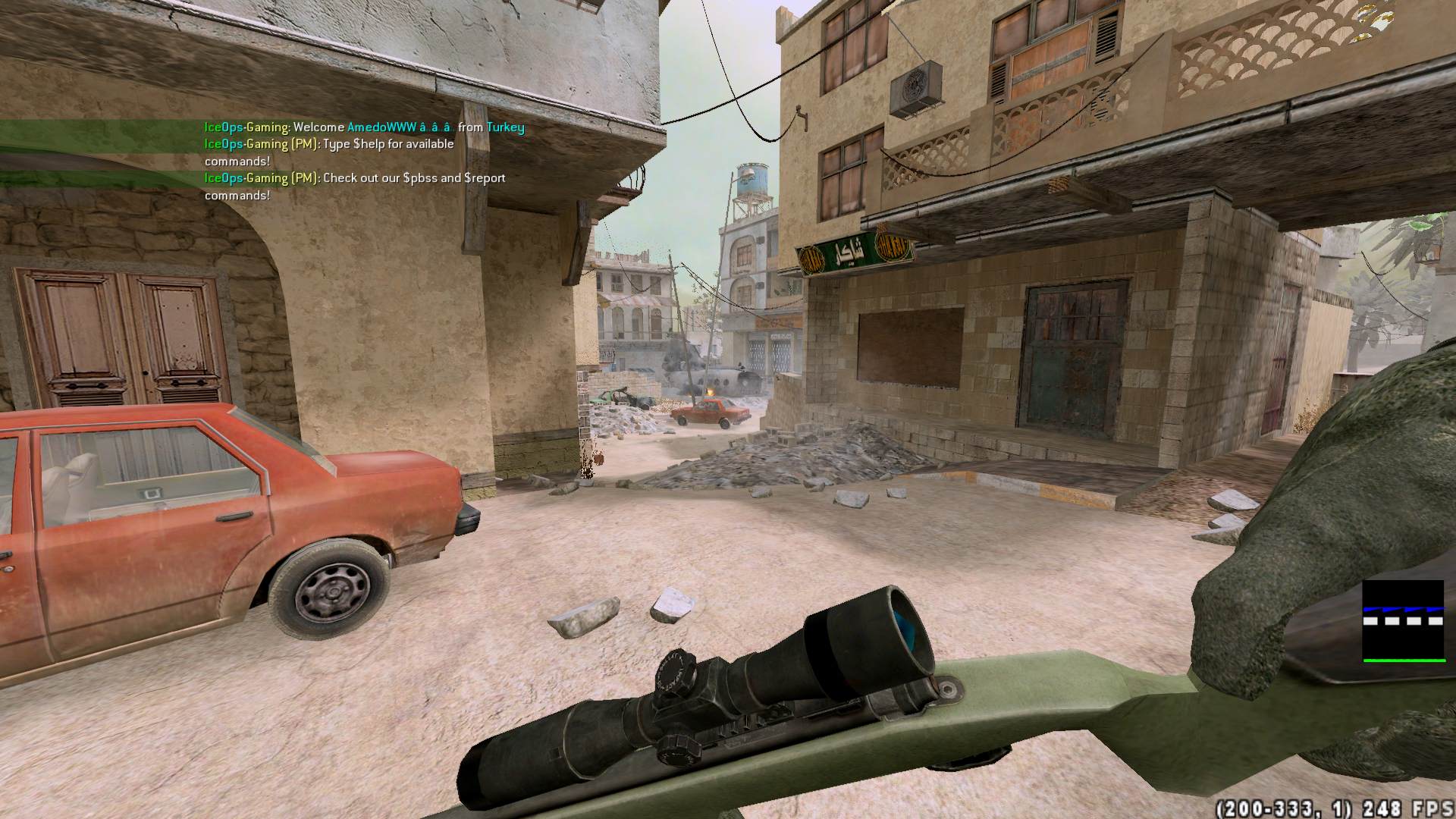Click the network lagometer graph
The height and width of the screenshot is (819, 1456).
1403,621
